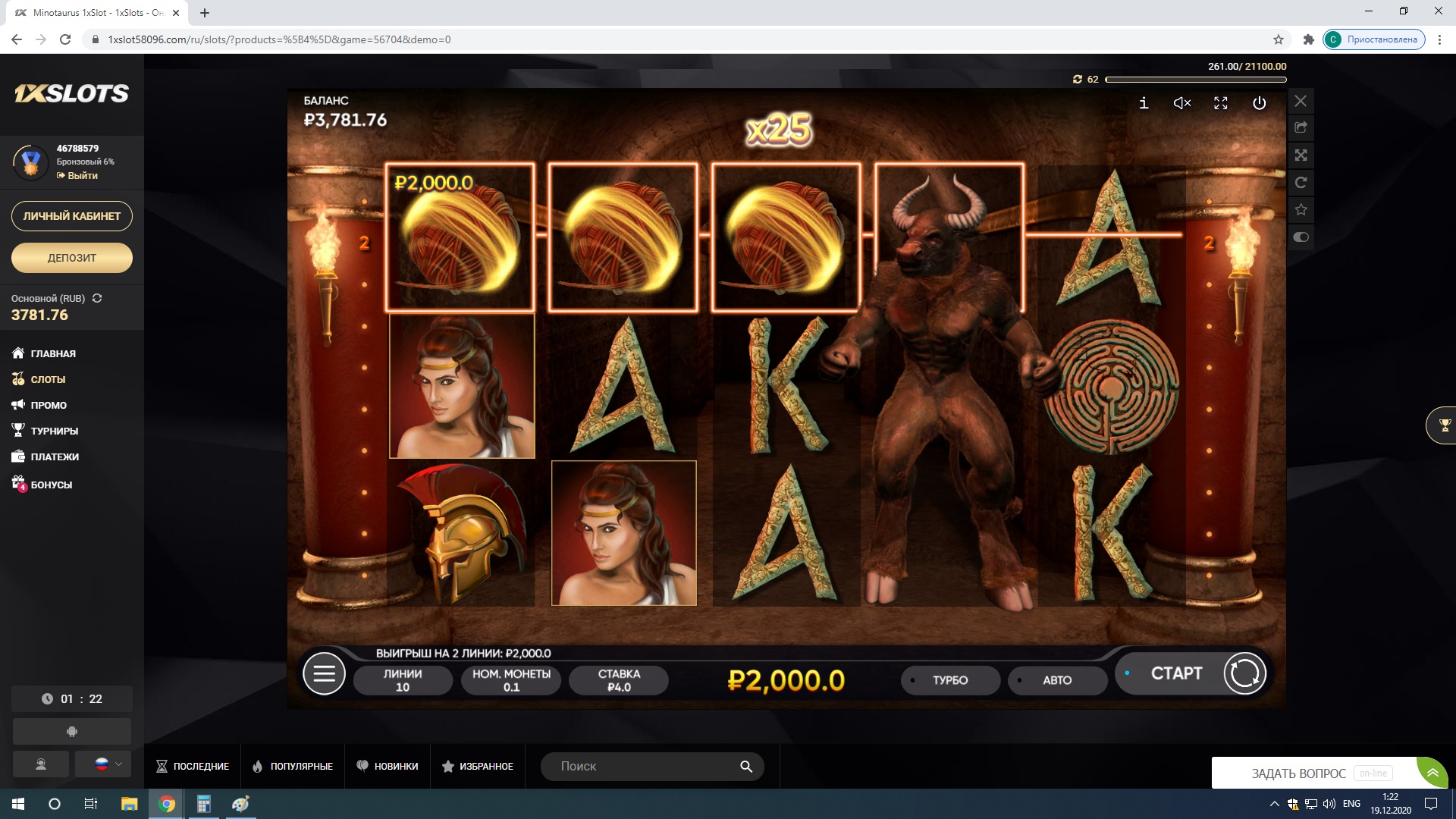This screenshot has width=1456, height=819.
Task: Click the ДЕПОЗИТ button
Action: (x=72, y=258)
